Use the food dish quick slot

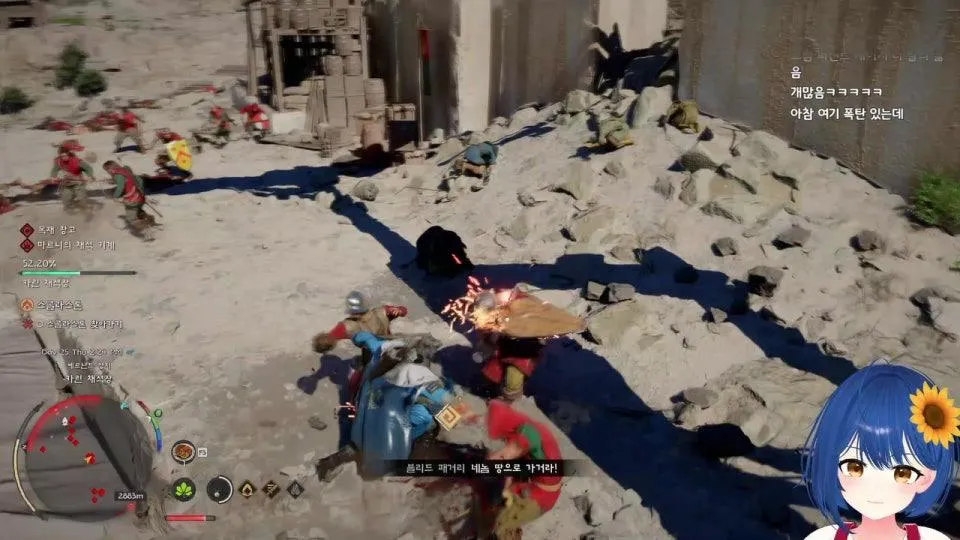183,451
